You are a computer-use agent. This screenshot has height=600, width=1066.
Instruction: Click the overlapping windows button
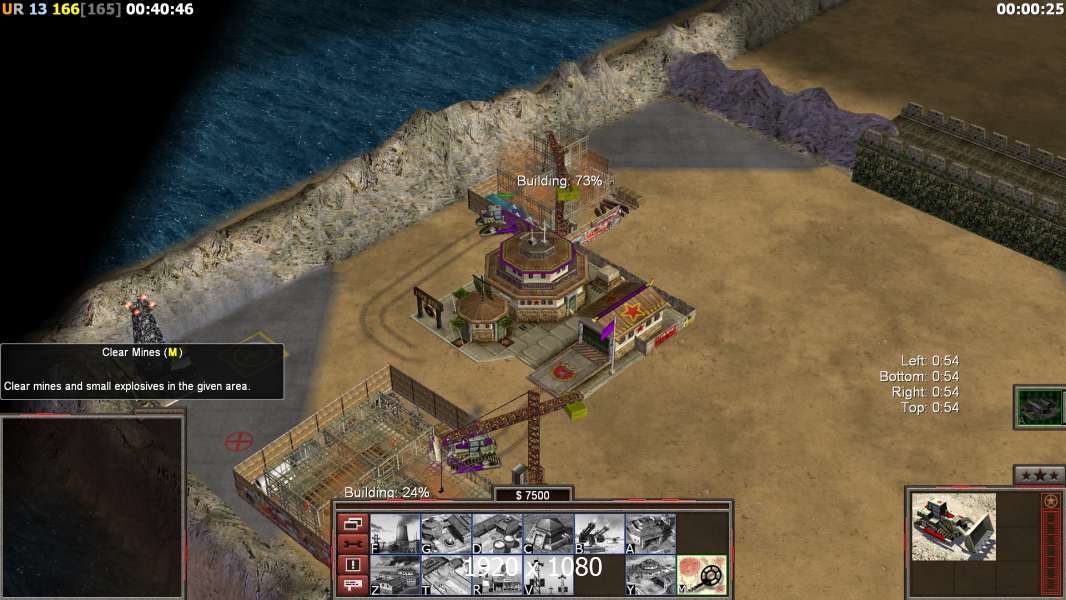coord(352,524)
